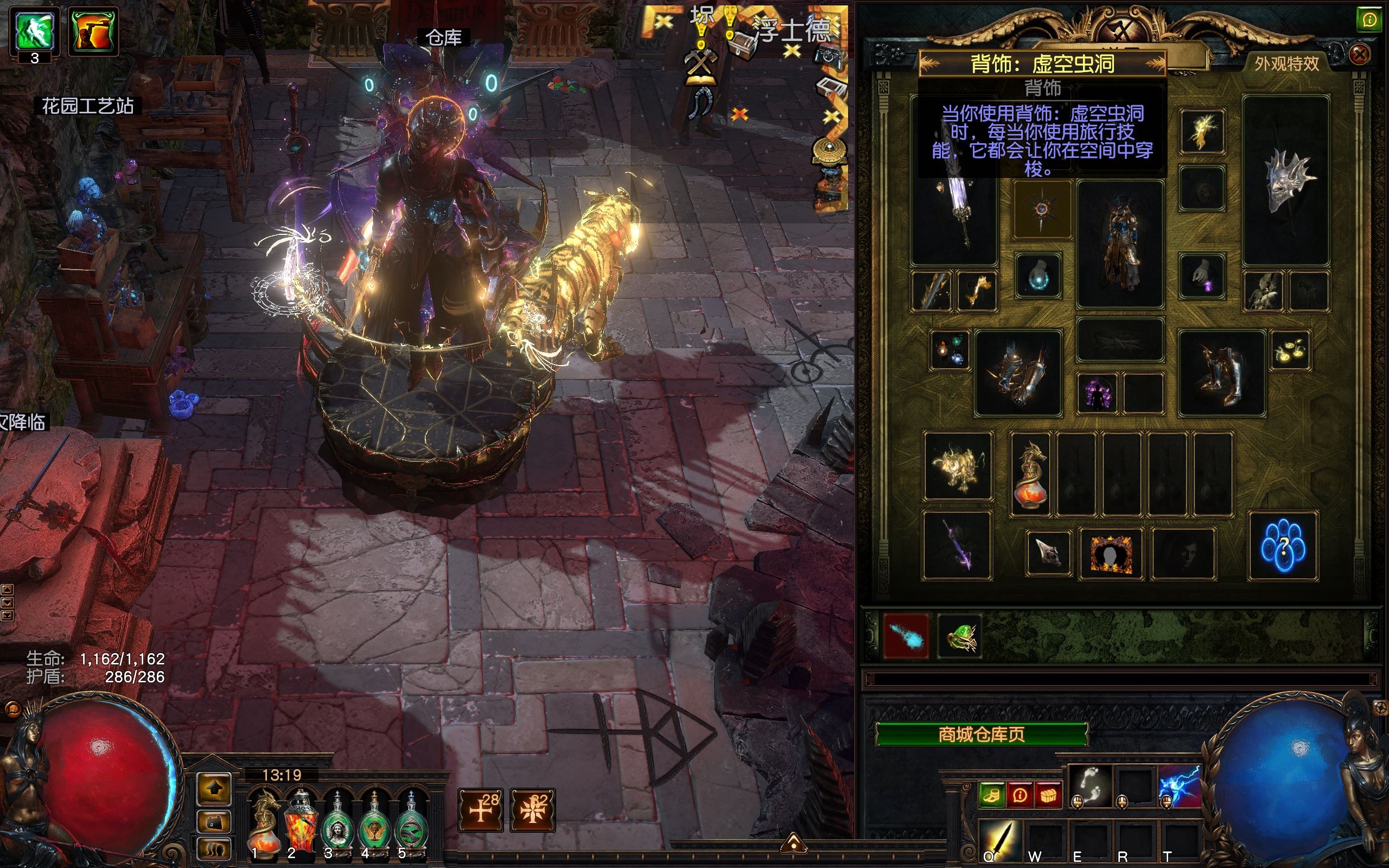Viewport: 1389px width, 868px height.
Task: Open the shop with the green coins button
Action: click(x=991, y=796)
